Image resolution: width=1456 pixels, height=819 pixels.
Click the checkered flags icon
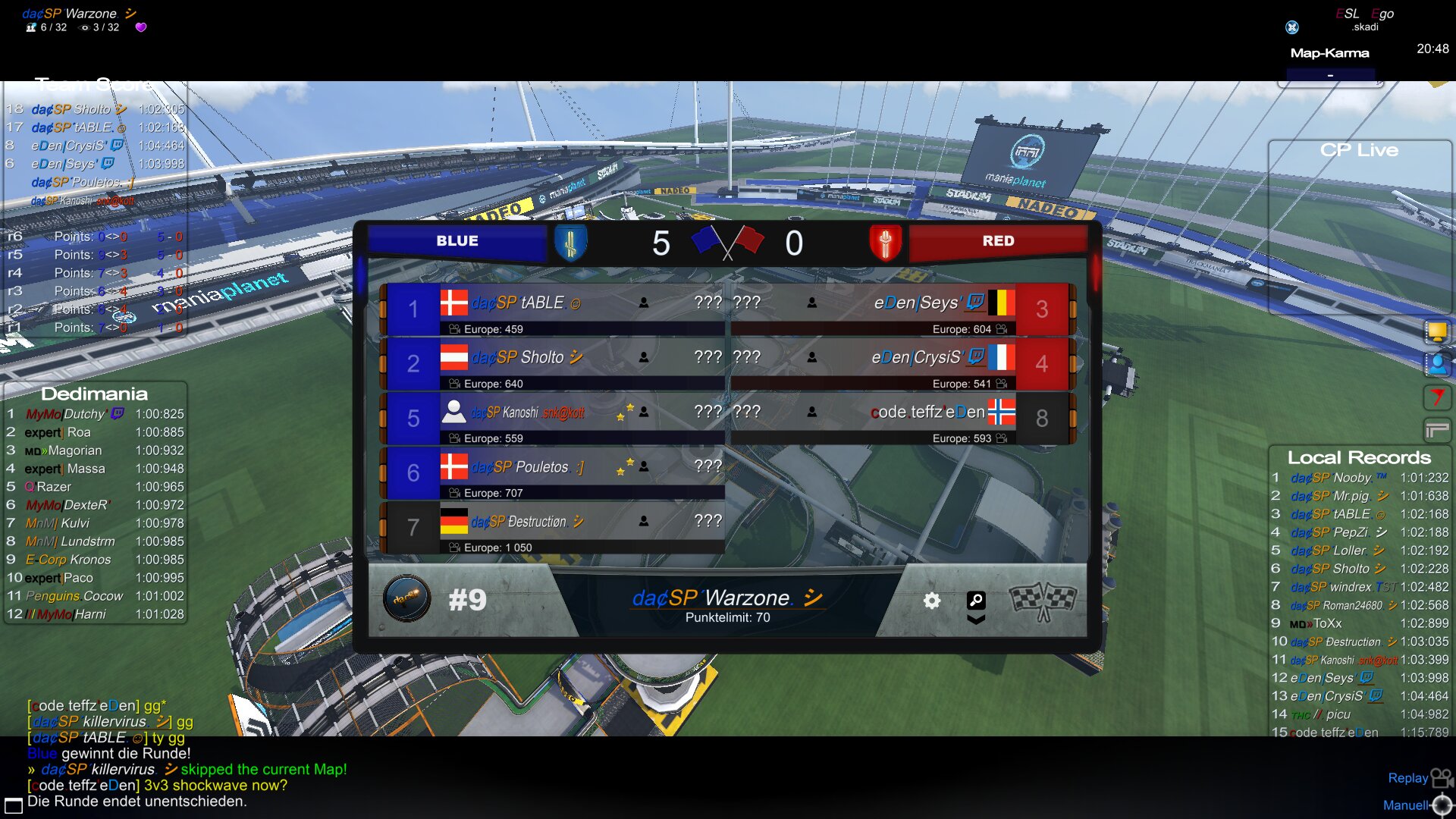pos(1043,601)
